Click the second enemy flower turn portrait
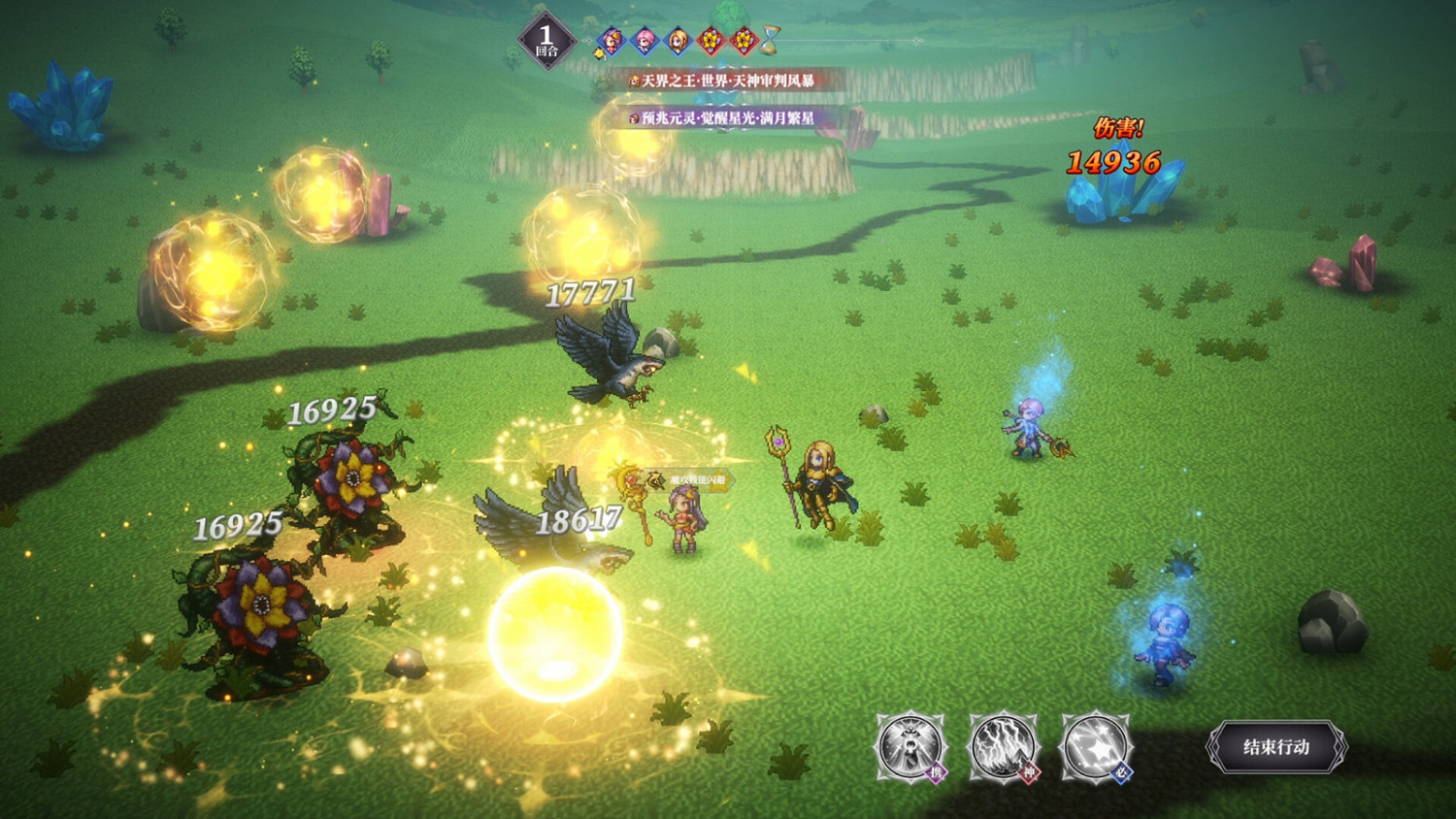This screenshot has height=819, width=1456. pyautogui.click(x=744, y=40)
